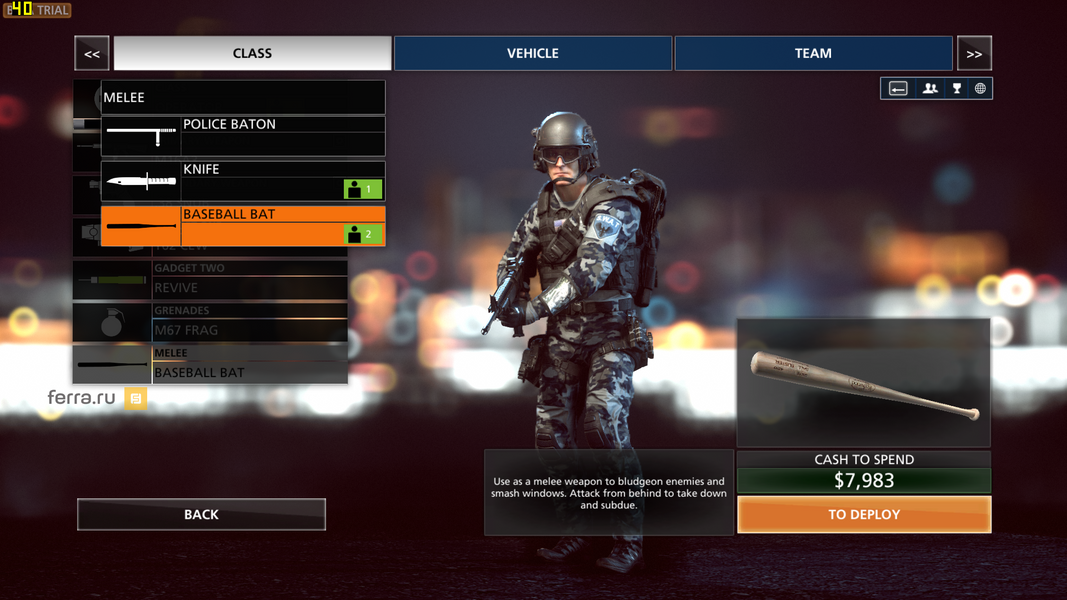Choose the Knife melee weapon

tap(243, 181)
